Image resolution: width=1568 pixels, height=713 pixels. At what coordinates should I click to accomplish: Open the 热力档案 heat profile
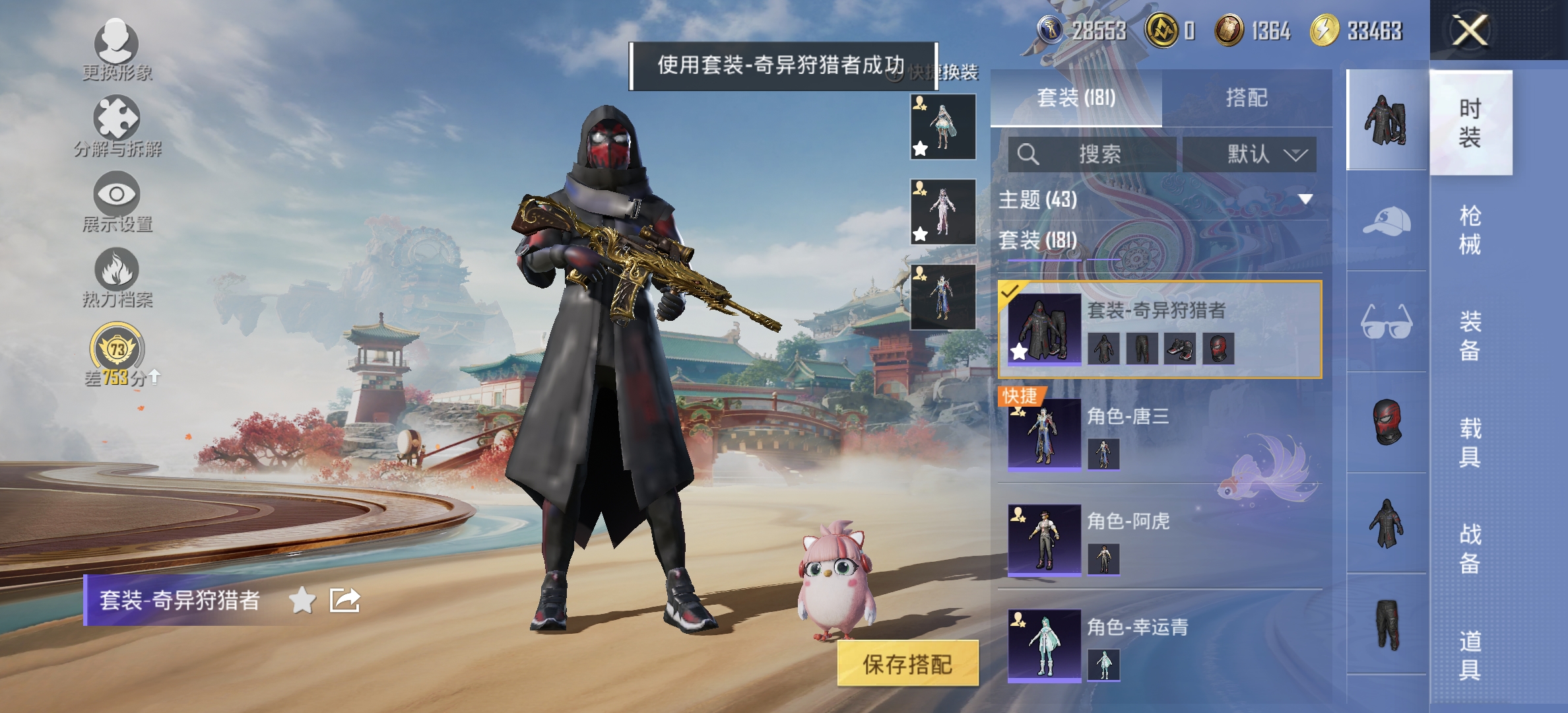[116, 272]
